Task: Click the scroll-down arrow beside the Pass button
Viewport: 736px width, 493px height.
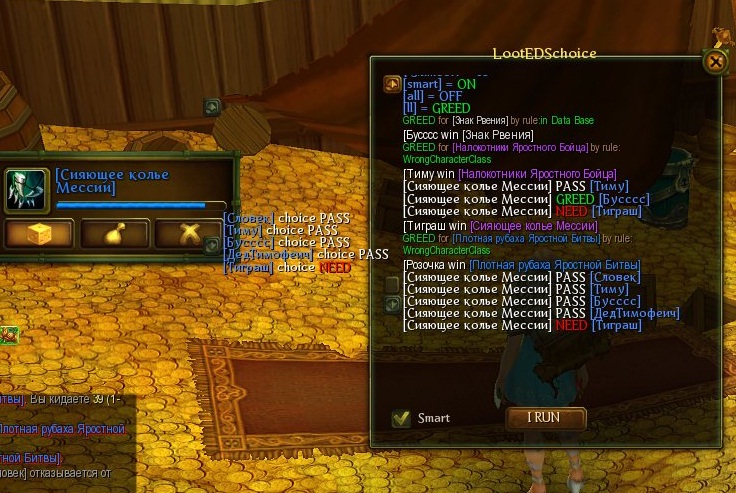Action: point(212,244)
